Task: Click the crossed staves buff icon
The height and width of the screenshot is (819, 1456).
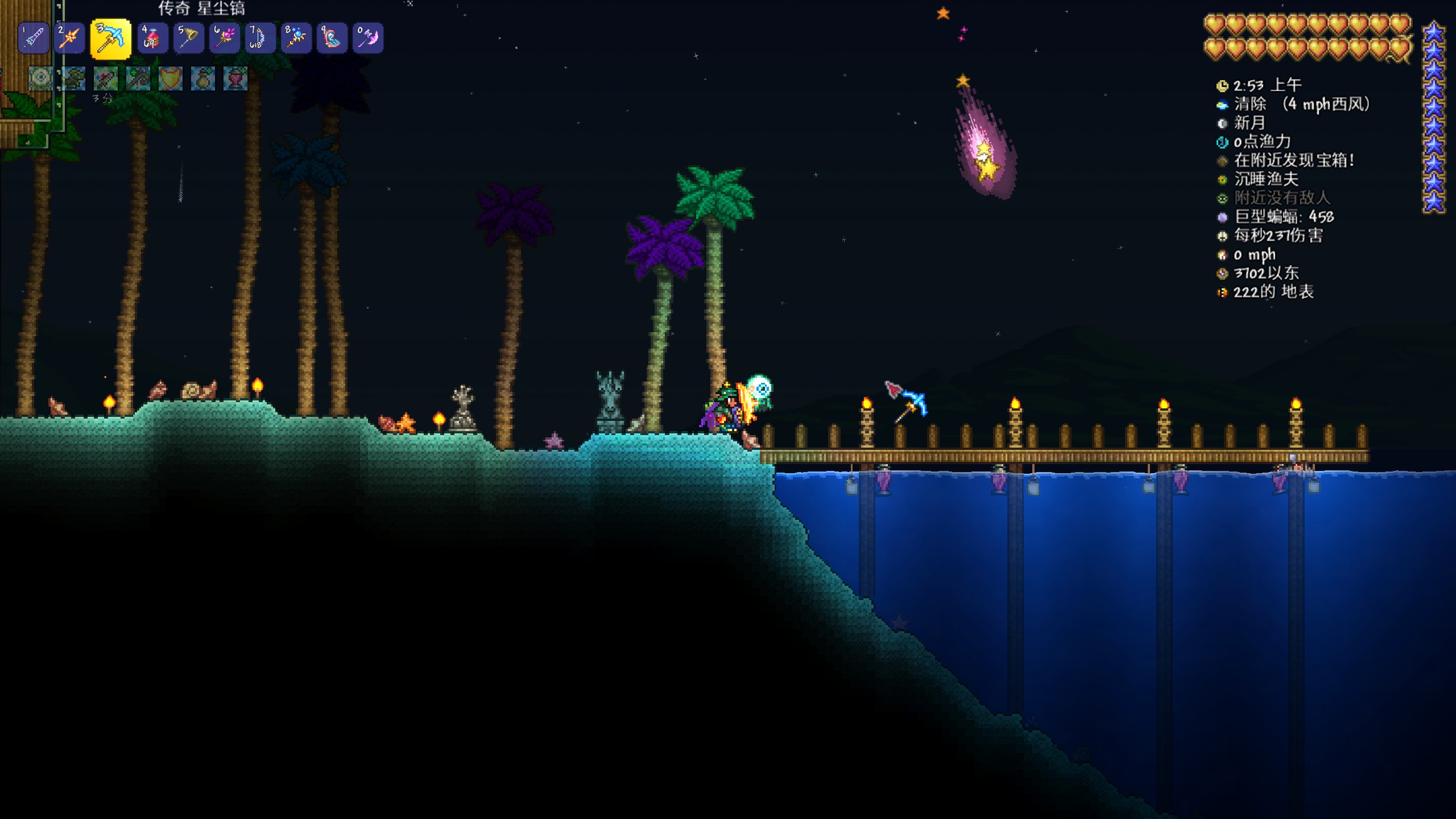Action: pyautogui.click(x=138, y=78)
